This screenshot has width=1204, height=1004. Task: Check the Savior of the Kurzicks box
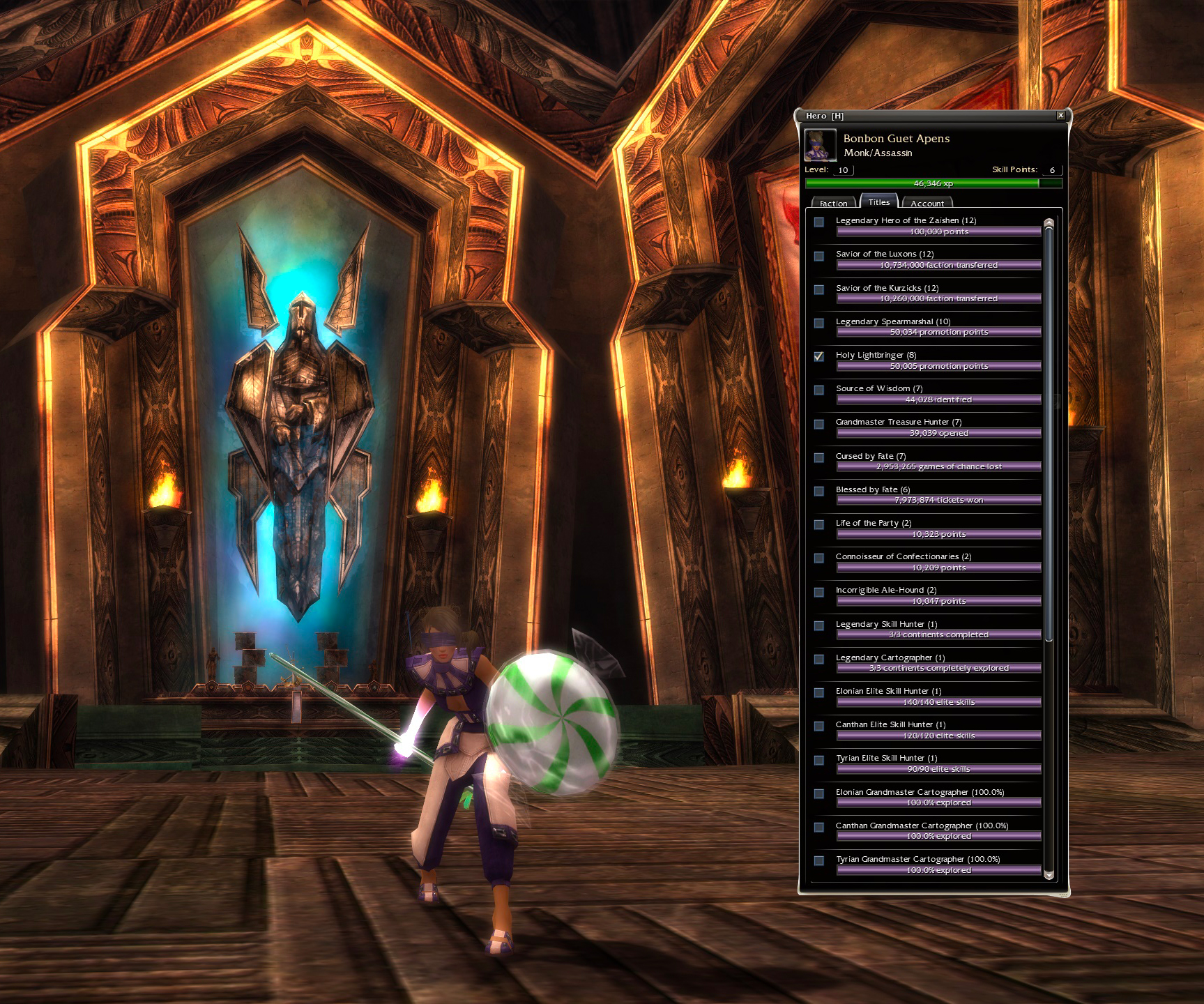coord(819,289)
